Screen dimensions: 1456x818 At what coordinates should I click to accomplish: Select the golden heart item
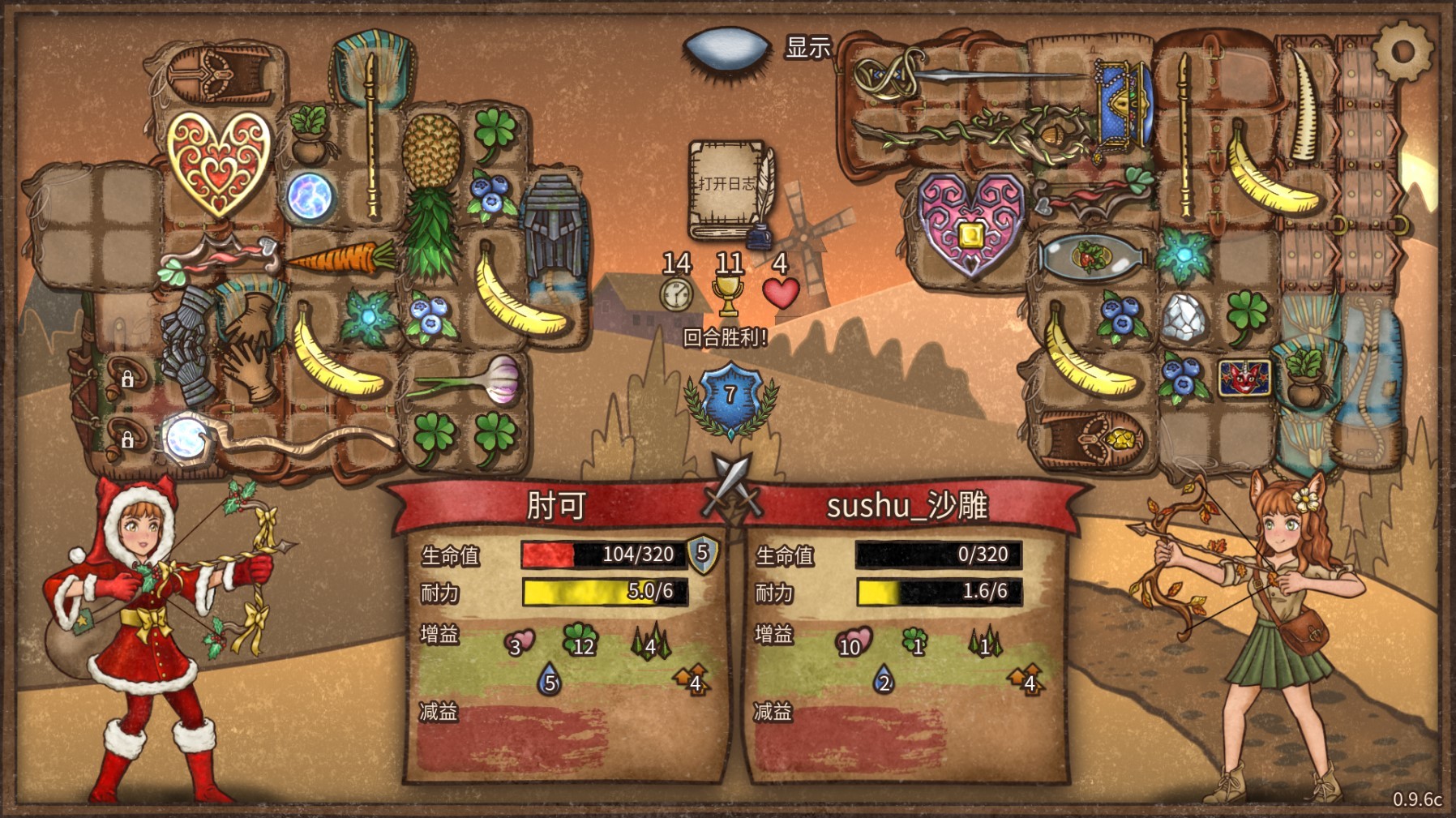click(217, 162)
